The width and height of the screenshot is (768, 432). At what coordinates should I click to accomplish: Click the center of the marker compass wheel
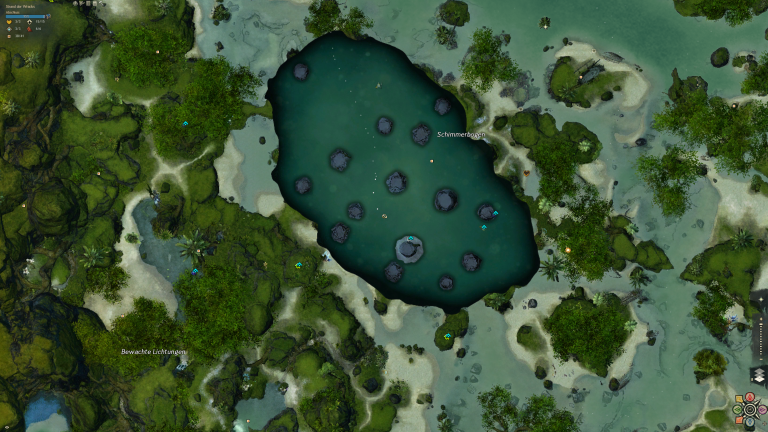point(750,410)
